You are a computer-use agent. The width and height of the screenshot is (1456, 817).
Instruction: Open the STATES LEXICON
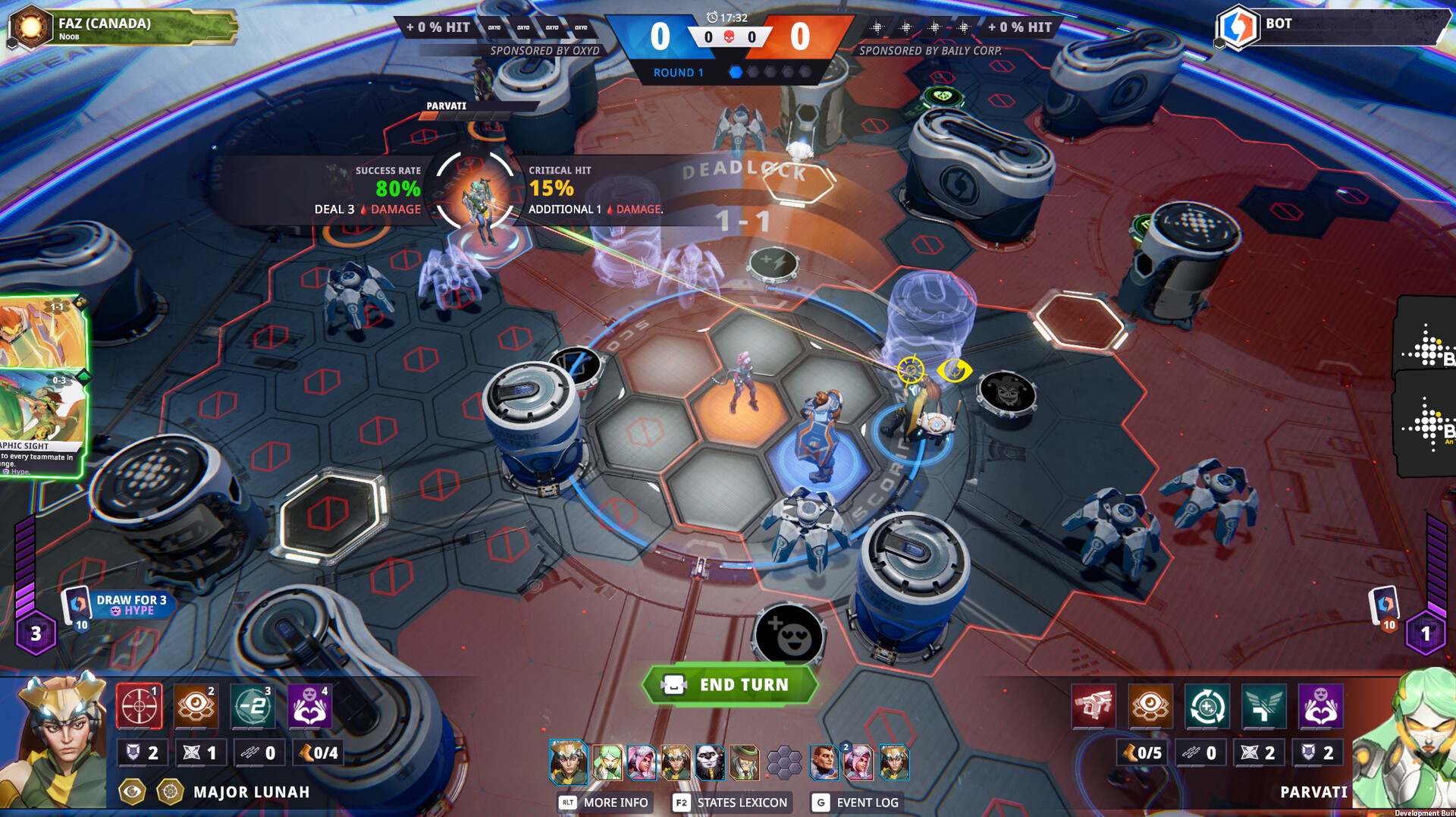[x=730, y=802]
